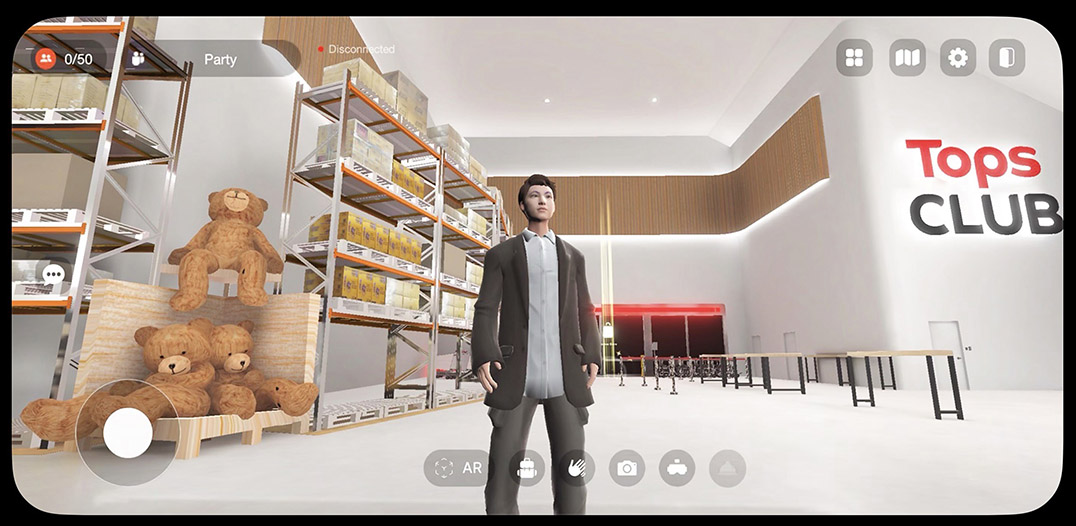Switch to VR headset mode
Viewport: 1076px width, 526px height.
[x=677, y=468]
